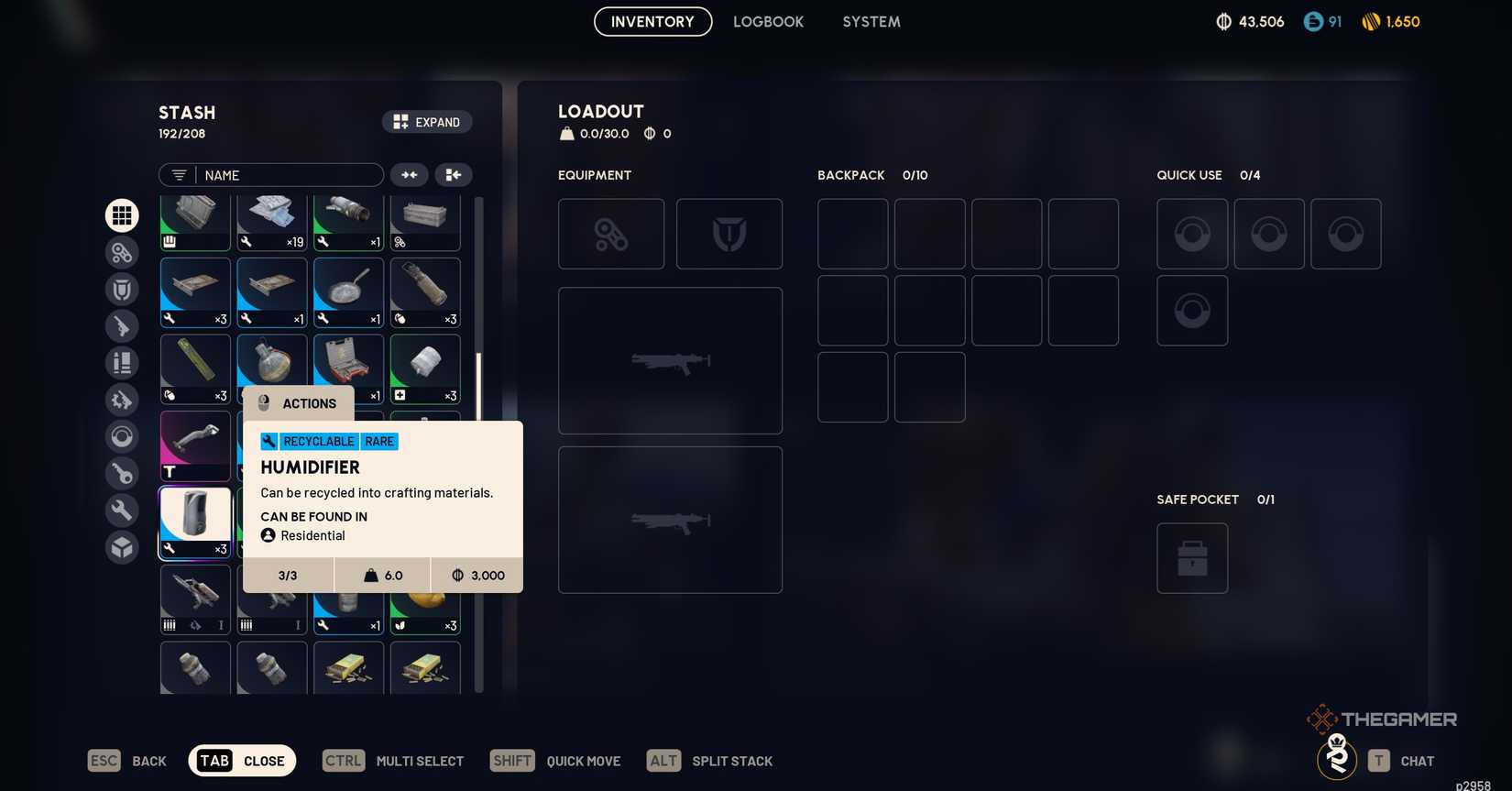Click the EXPAND stash button
Viewport: 1512px width, 791px height.
tap(427, 121)
